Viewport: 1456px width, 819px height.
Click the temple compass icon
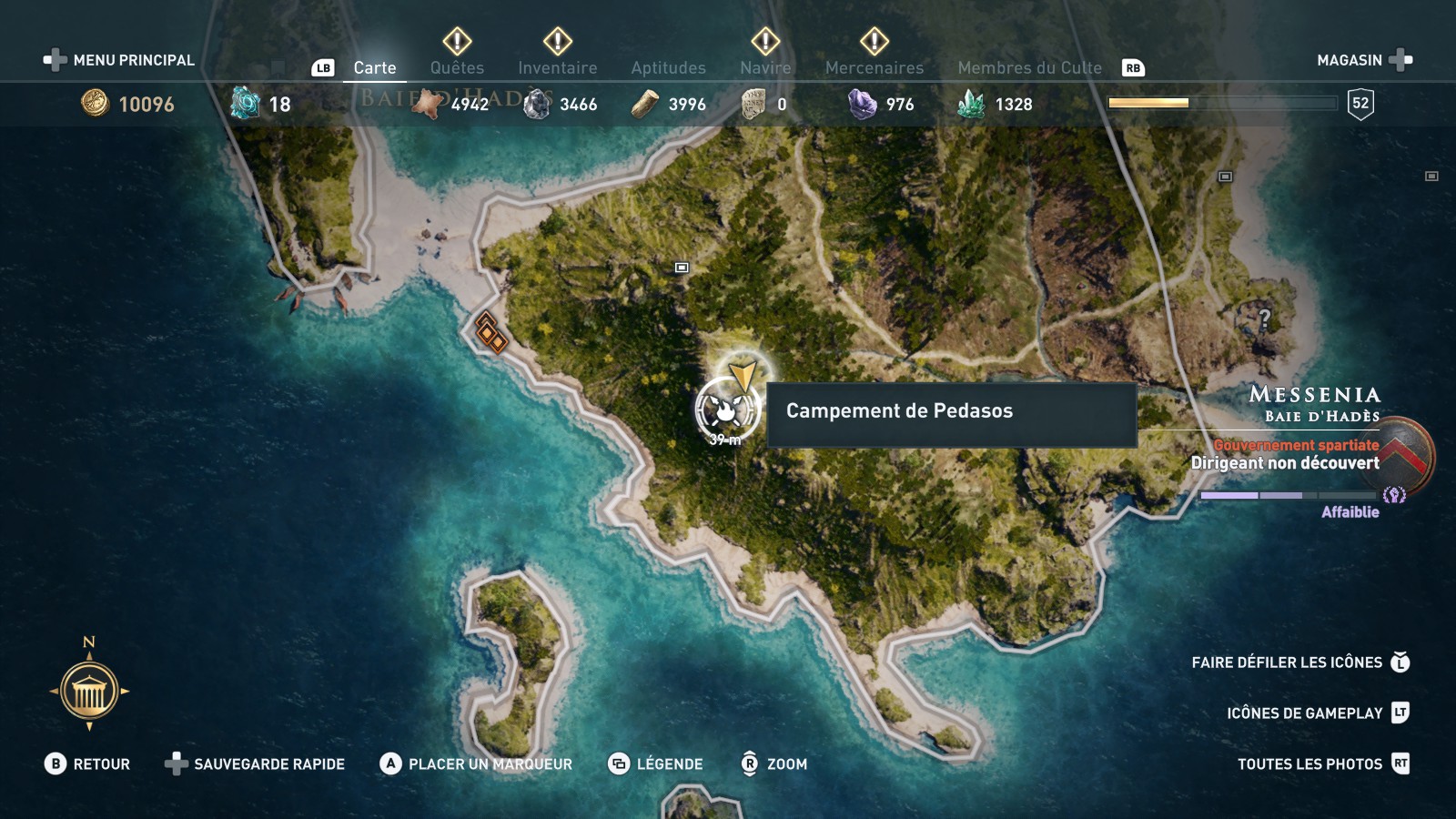(89, 692)
